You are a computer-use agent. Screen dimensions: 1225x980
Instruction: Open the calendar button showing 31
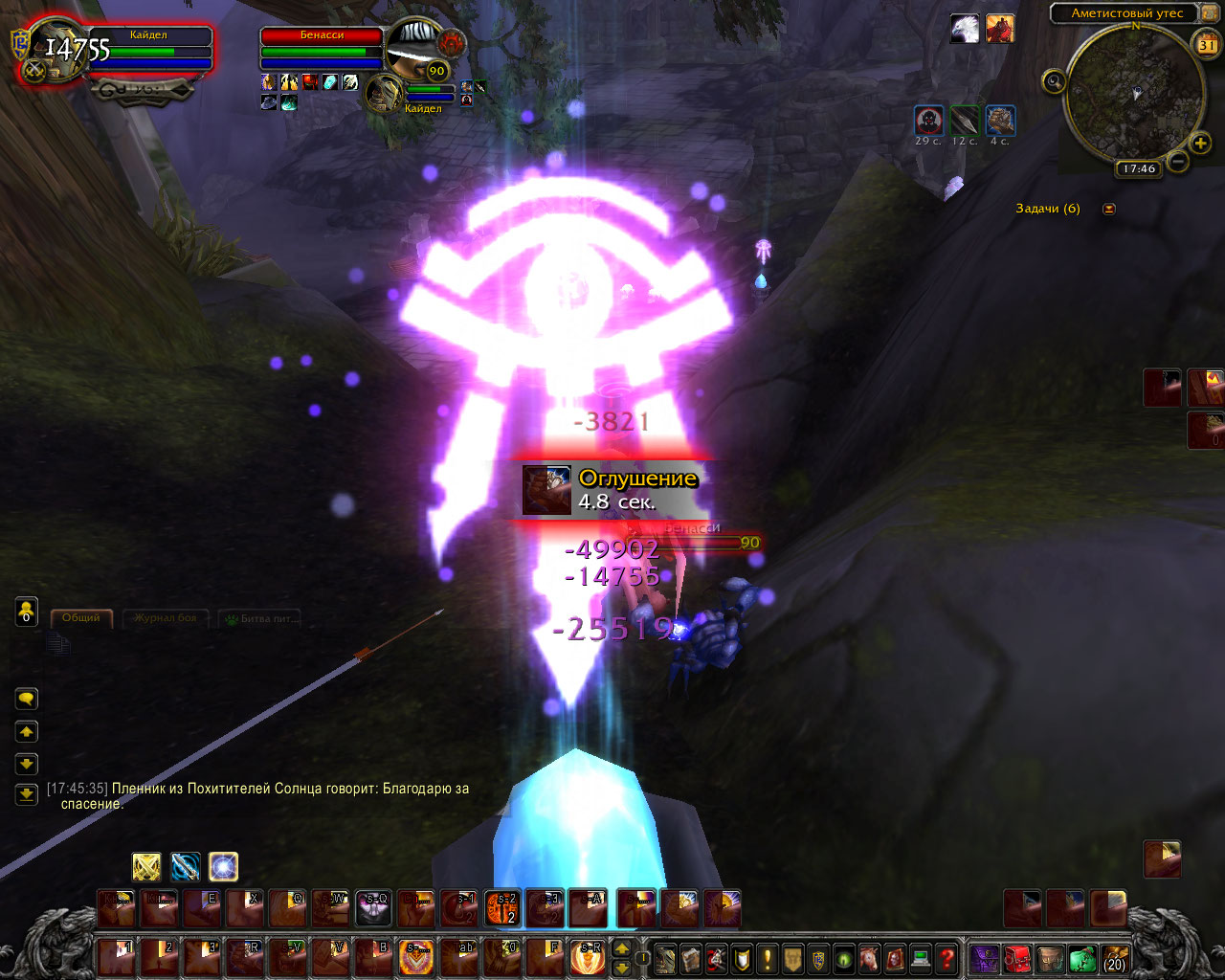tap(1208, 44)
